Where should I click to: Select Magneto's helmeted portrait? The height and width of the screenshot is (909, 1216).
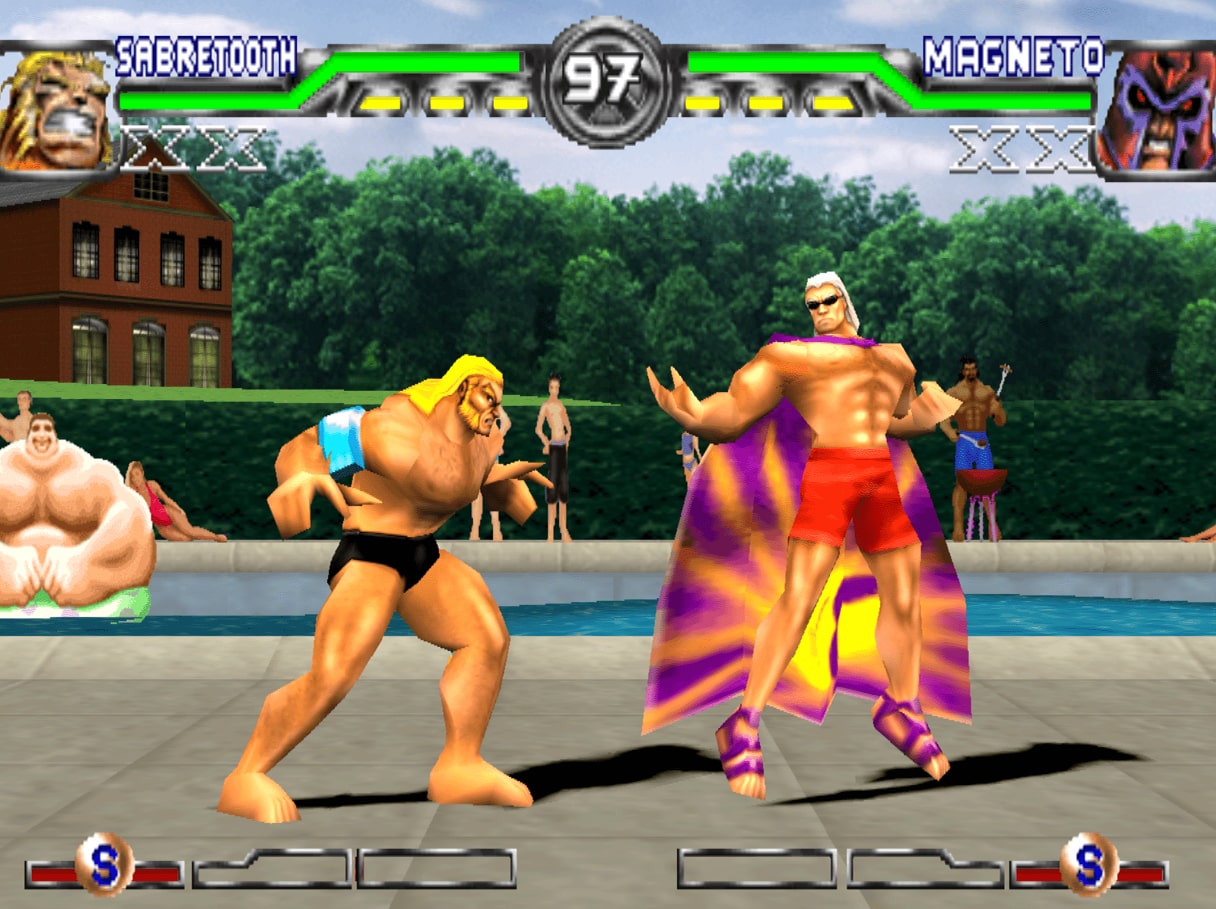pyautogui.click(x=1158, y=110)
